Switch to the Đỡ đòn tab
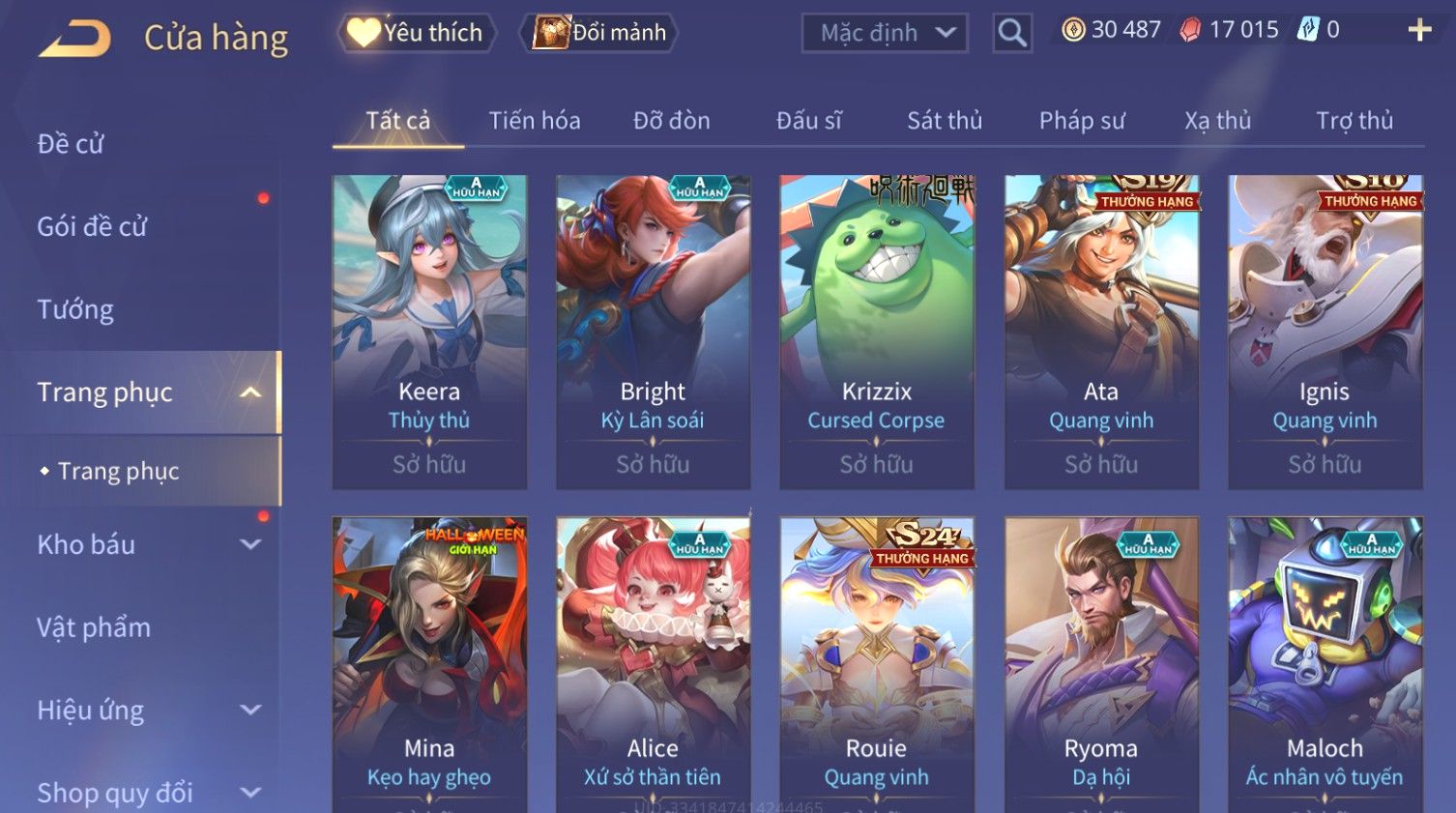Viewport: 1456px width, 813px height. (x=671, y=121)
